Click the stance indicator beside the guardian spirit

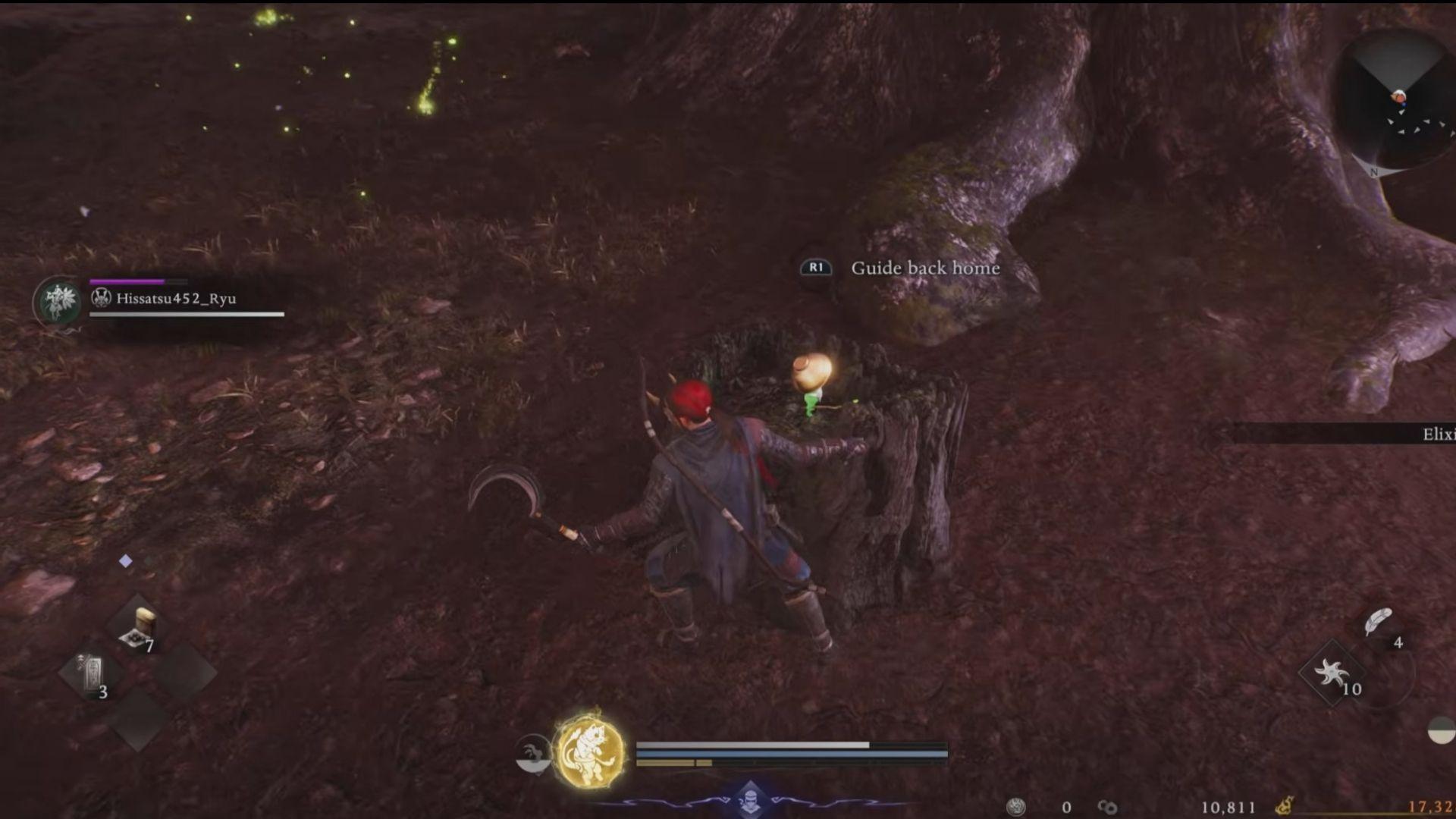pyautogui.click(x=532, y=755)
